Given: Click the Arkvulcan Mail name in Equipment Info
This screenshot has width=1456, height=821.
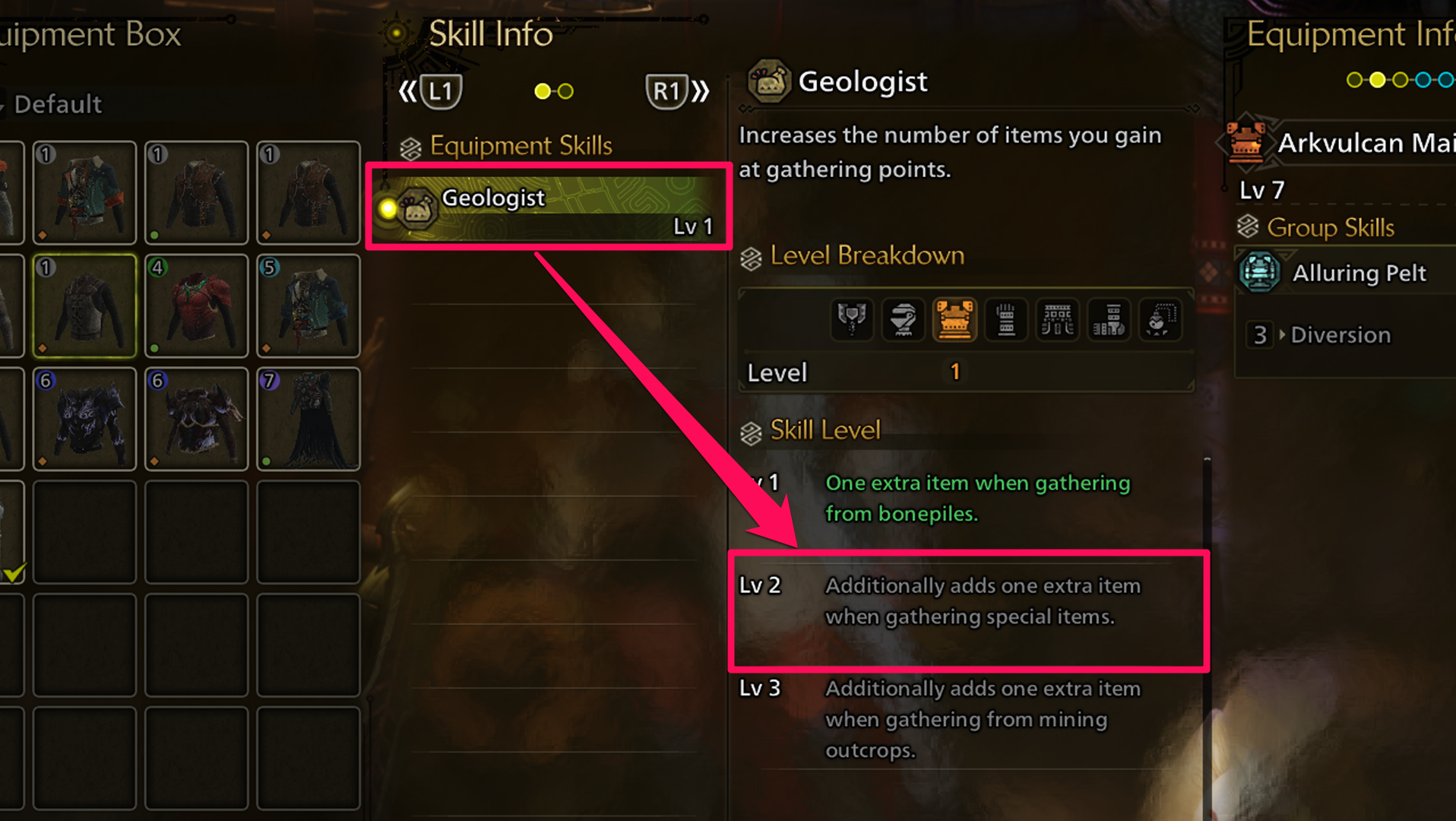Looking at the screenshot, I should point(1364,143).
